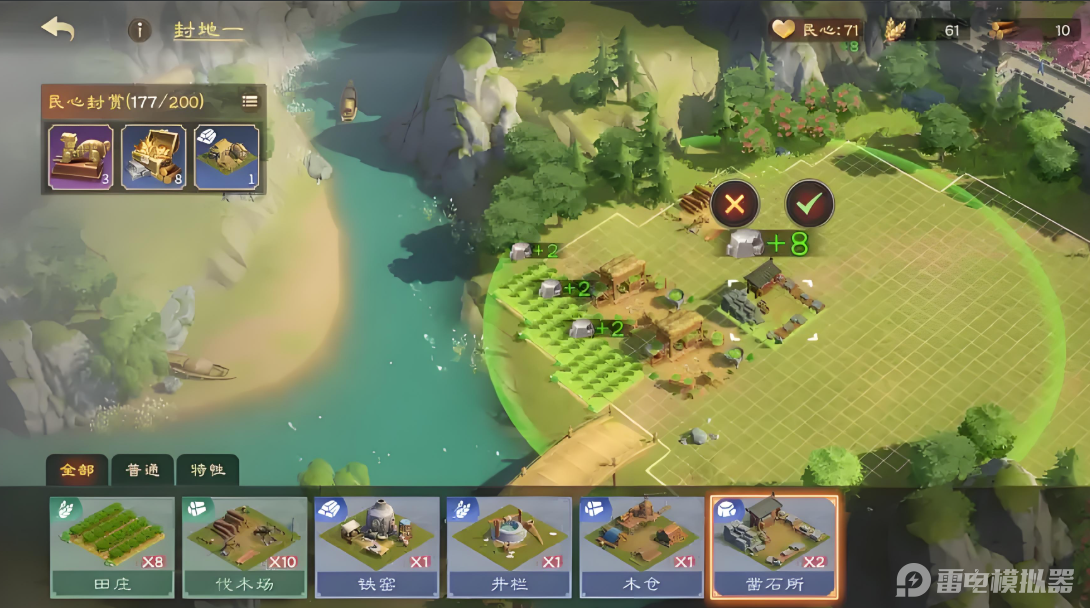
Task: Choose the 铁窑 iron kiln card
Action: [x=377, y=547]
